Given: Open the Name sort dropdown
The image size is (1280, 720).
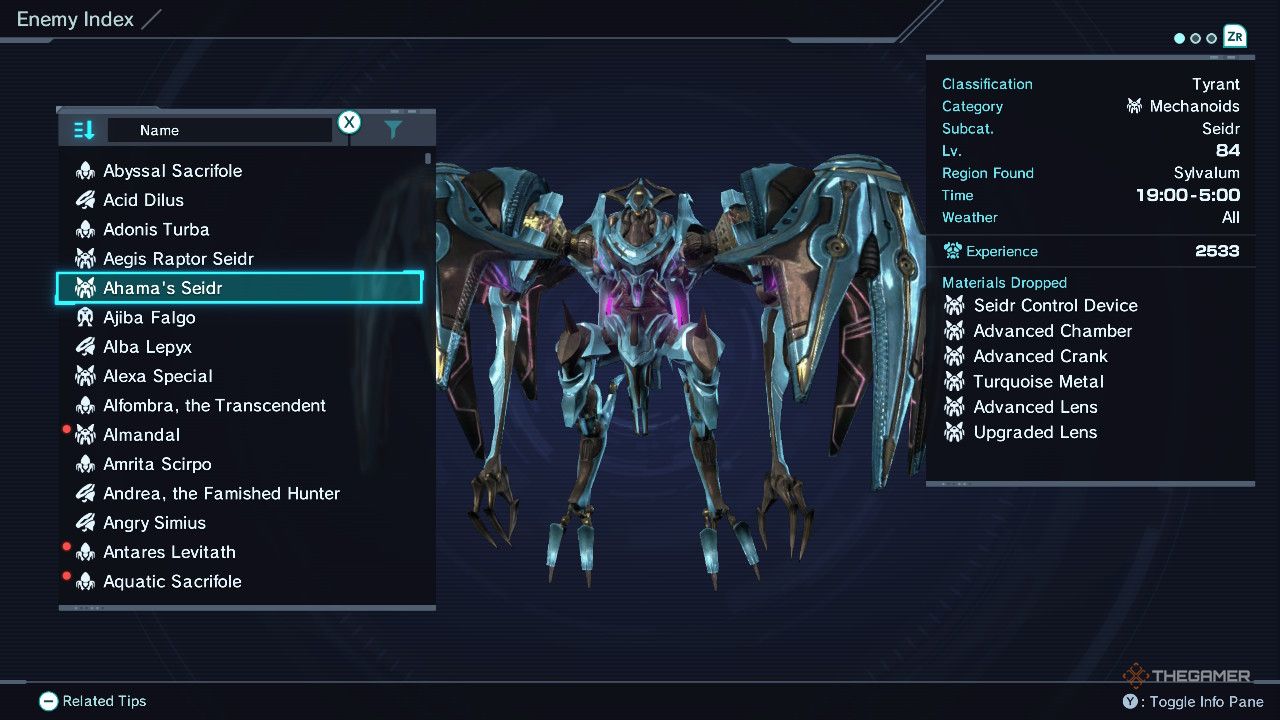Looking at the screenshot, I should pyautogui.click(x=220, y=129).
